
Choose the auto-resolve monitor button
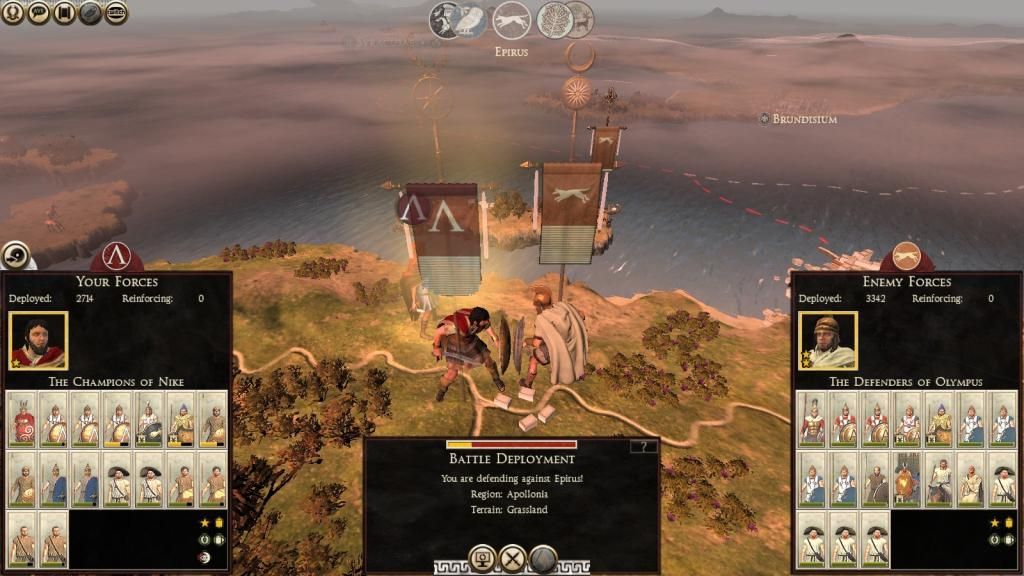pos(483,558)
